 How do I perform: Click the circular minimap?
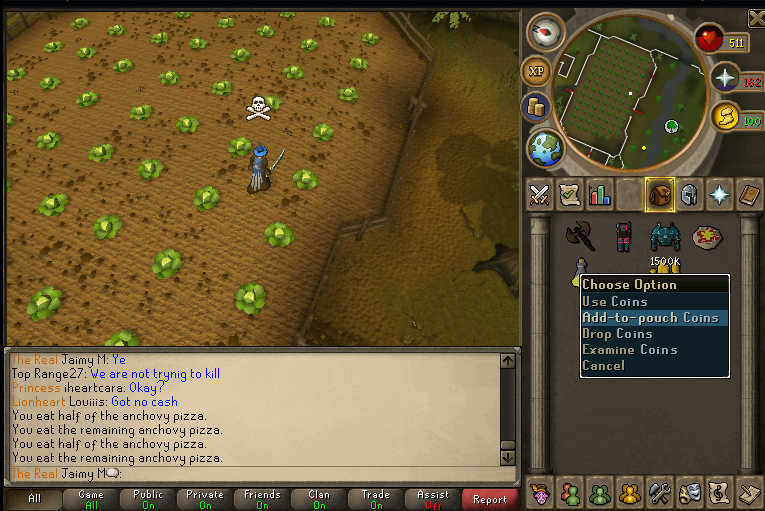(627, 92)
